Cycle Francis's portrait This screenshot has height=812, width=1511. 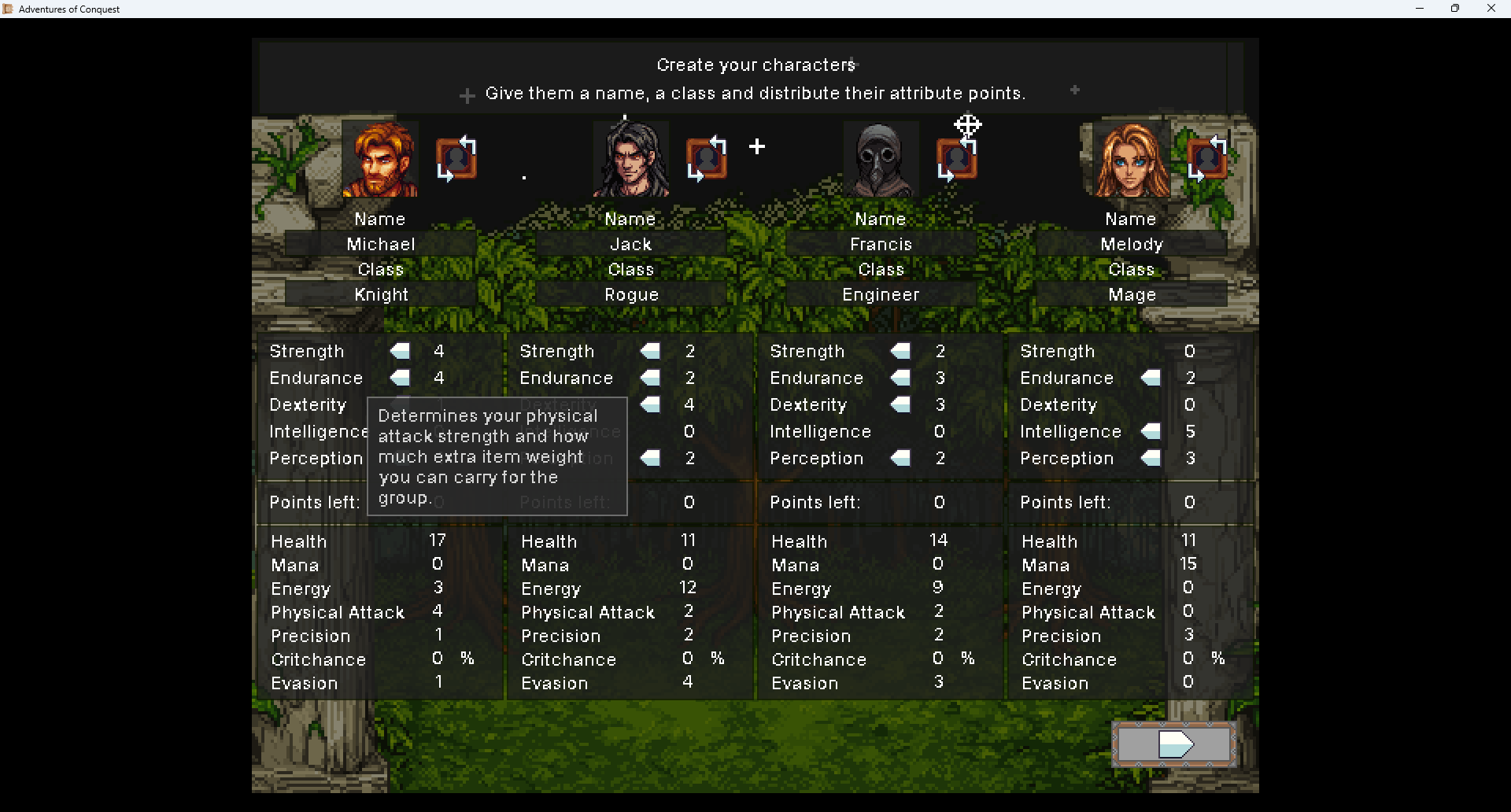(957, 161)
